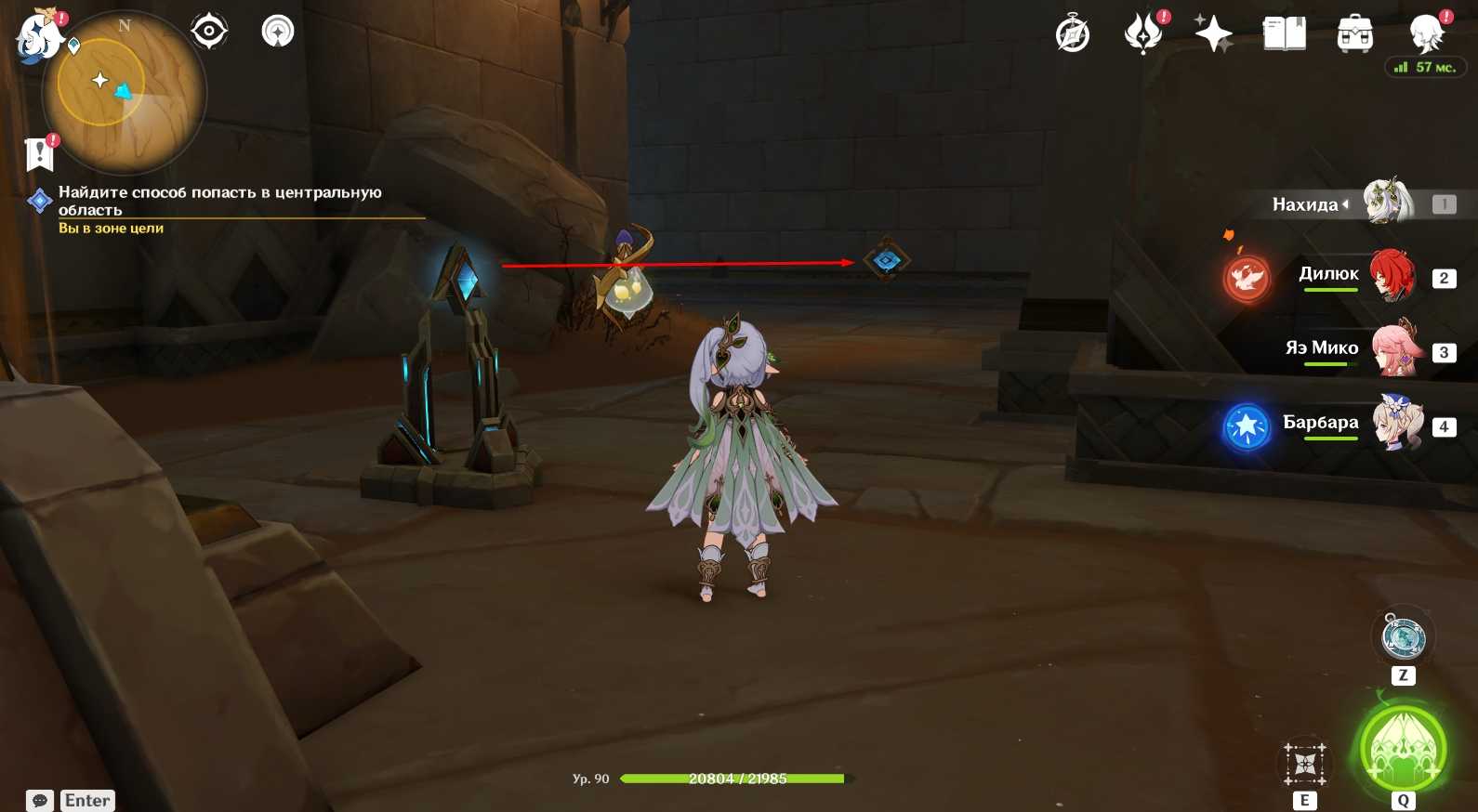Use the equipped gadget icon
This screenshot has height=812, width=1478.
click(1404, 637)
